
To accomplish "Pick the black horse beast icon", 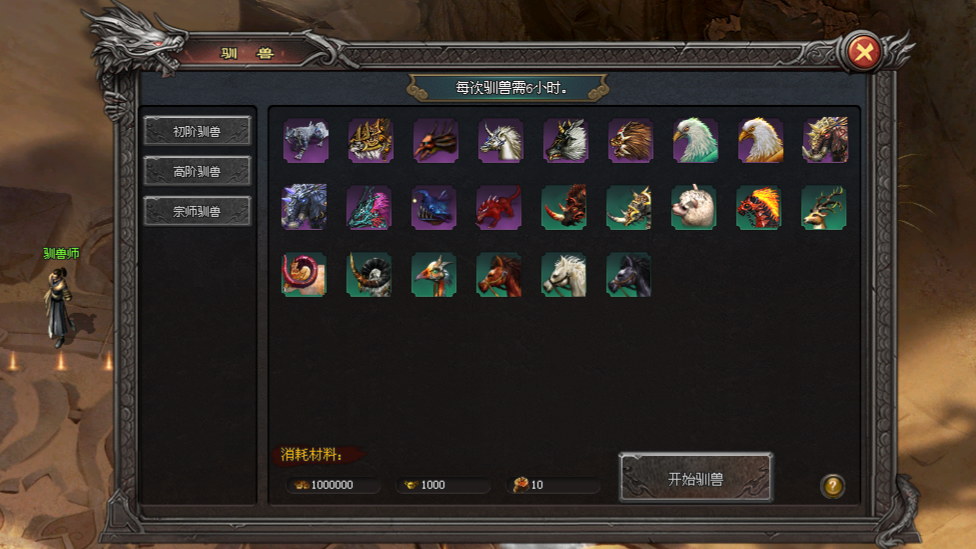I will click(x=629, y=274).
